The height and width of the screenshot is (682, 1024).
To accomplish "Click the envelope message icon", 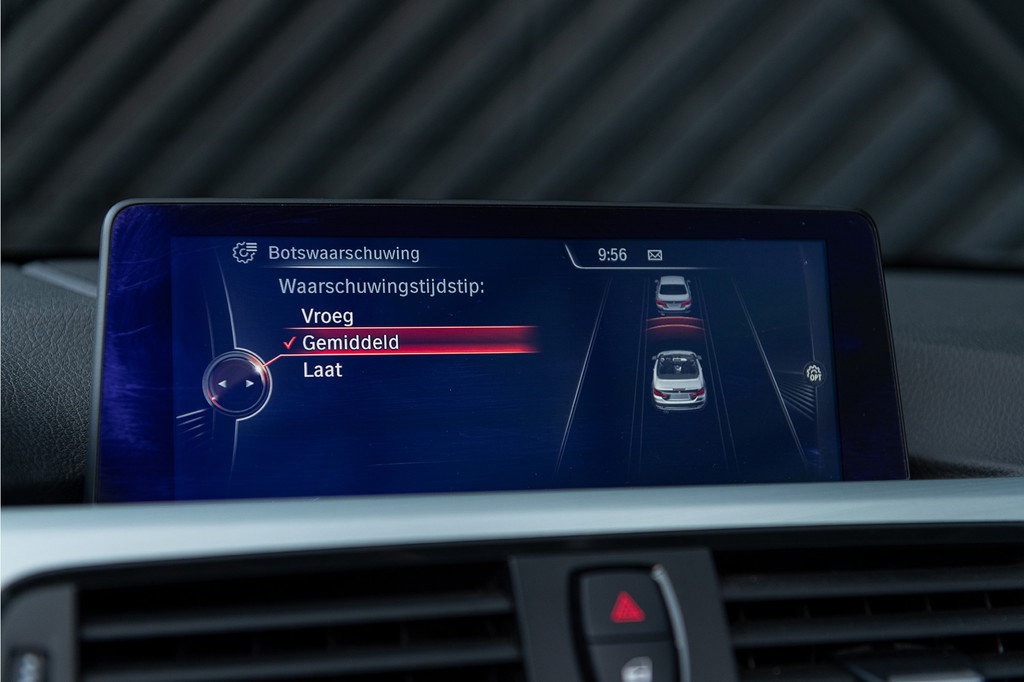I will pyautogui.click(x=655, y=255).
